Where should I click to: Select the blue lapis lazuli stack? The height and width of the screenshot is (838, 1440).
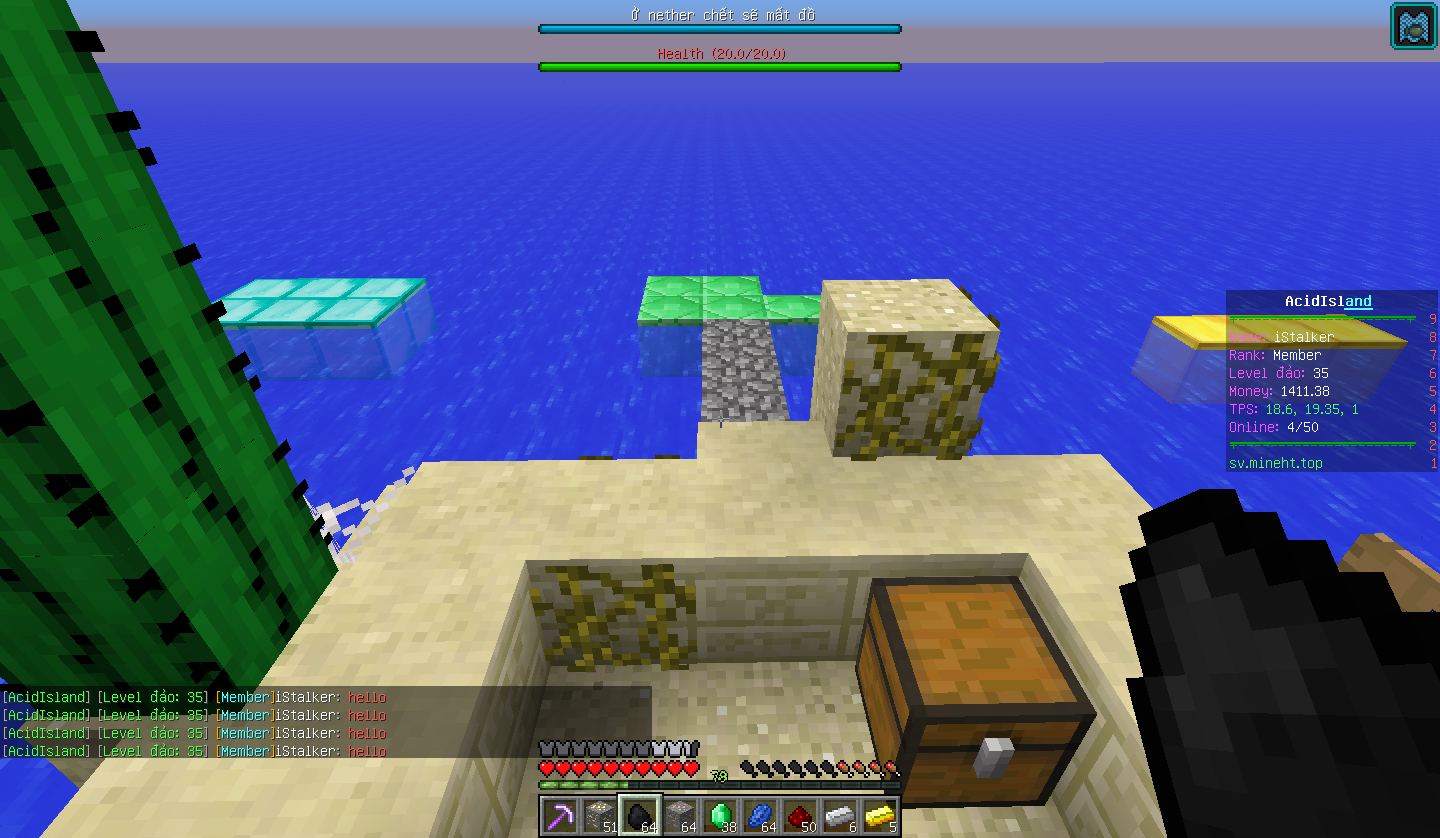click(x=759, y=816)
